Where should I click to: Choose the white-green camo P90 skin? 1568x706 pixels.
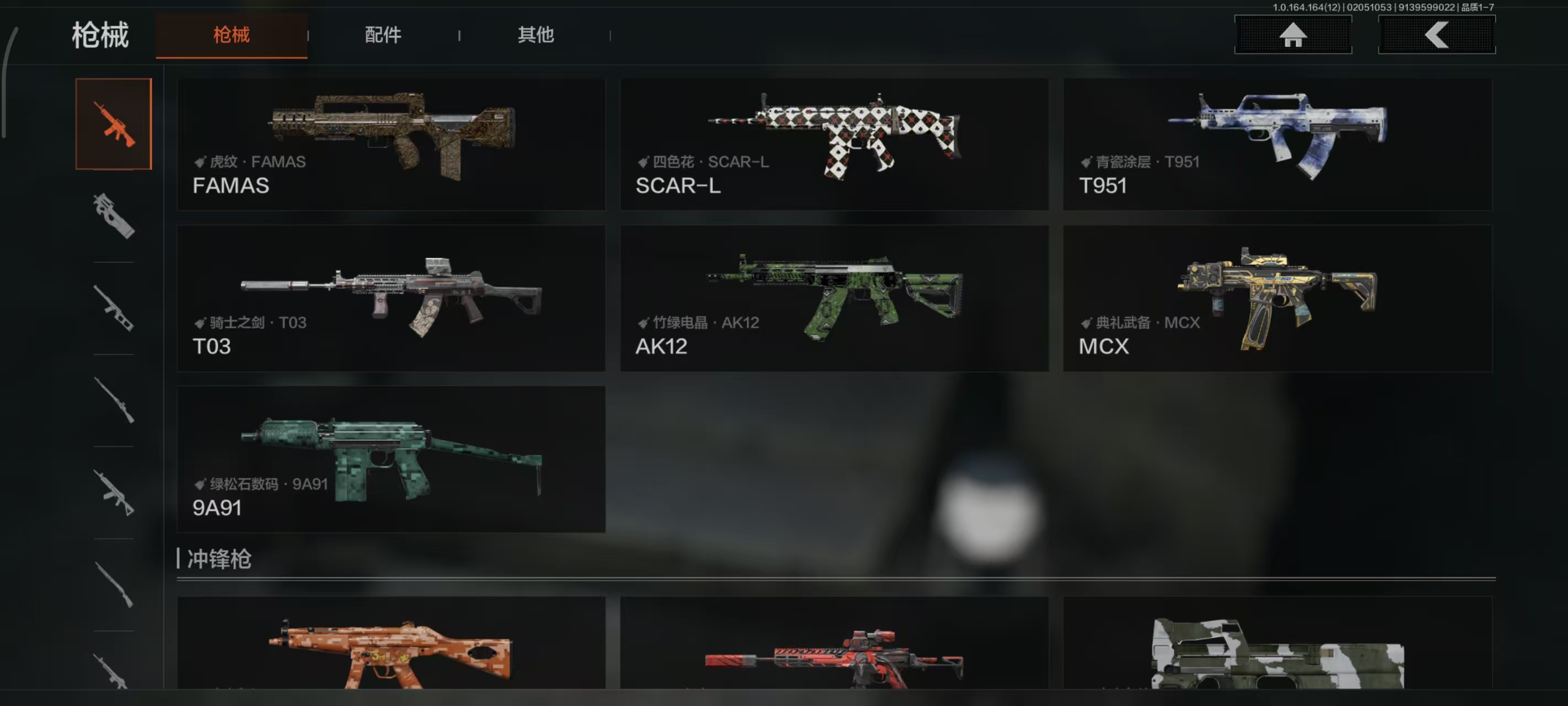click(x=1277, y=646)
